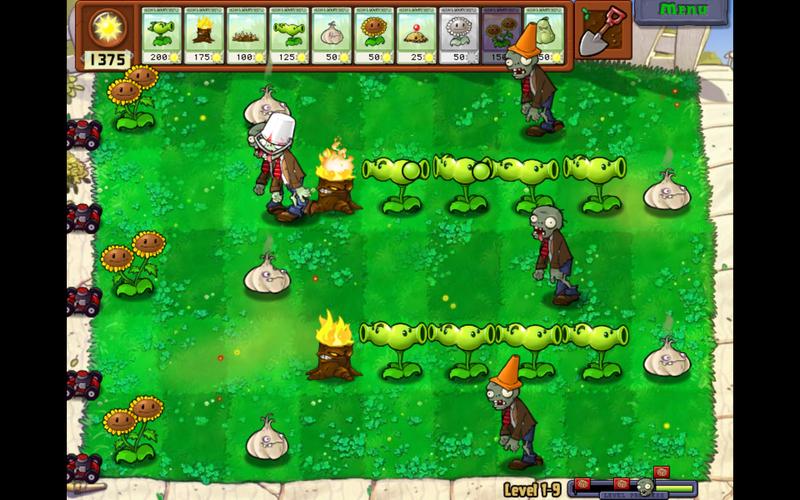Viewport: 800px width, 500px height.
Task: Select the Twin Sunflower seed packet
Action: point(498,37)
